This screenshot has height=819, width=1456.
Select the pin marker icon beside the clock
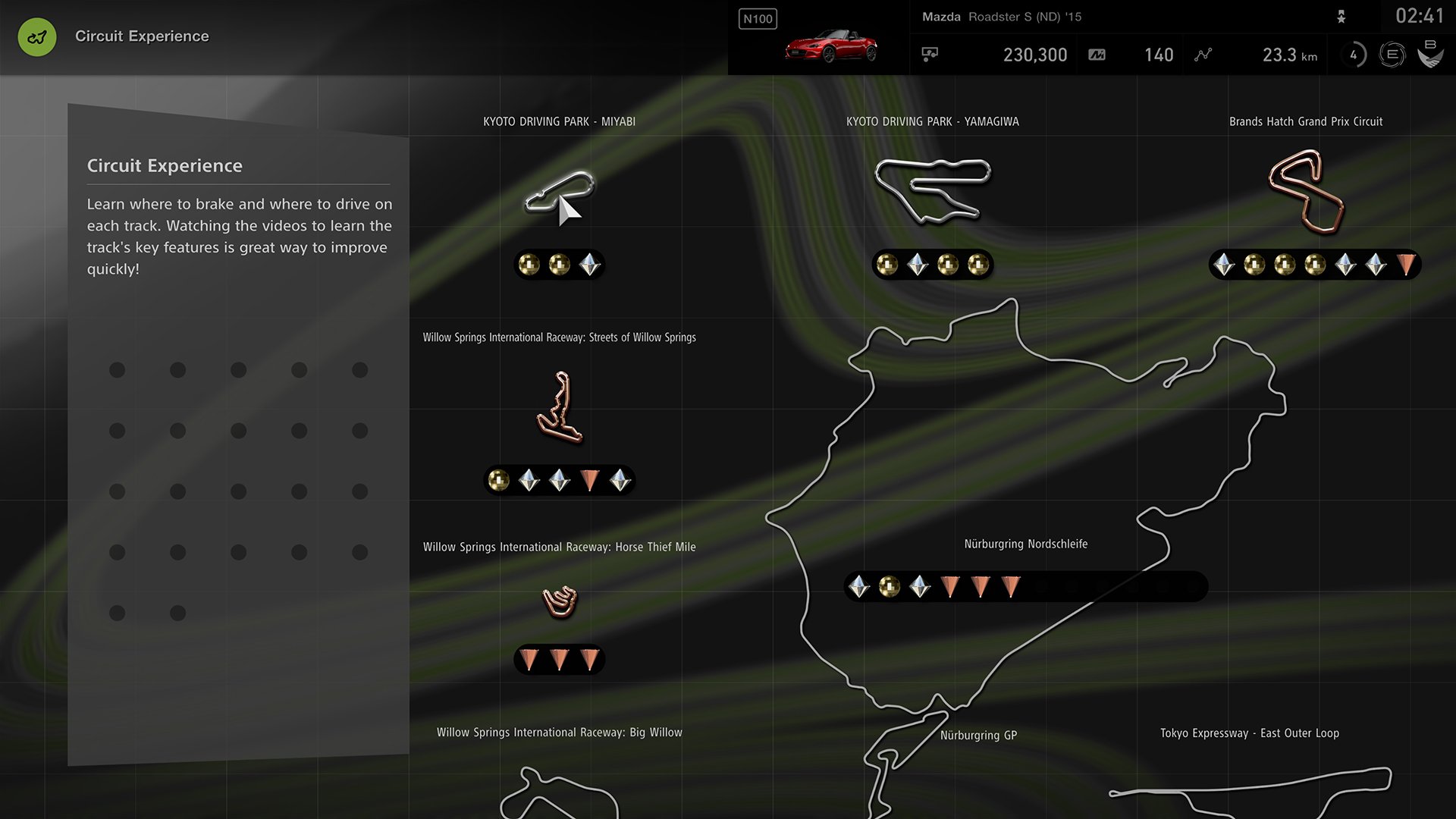[x=1342, y=16]
